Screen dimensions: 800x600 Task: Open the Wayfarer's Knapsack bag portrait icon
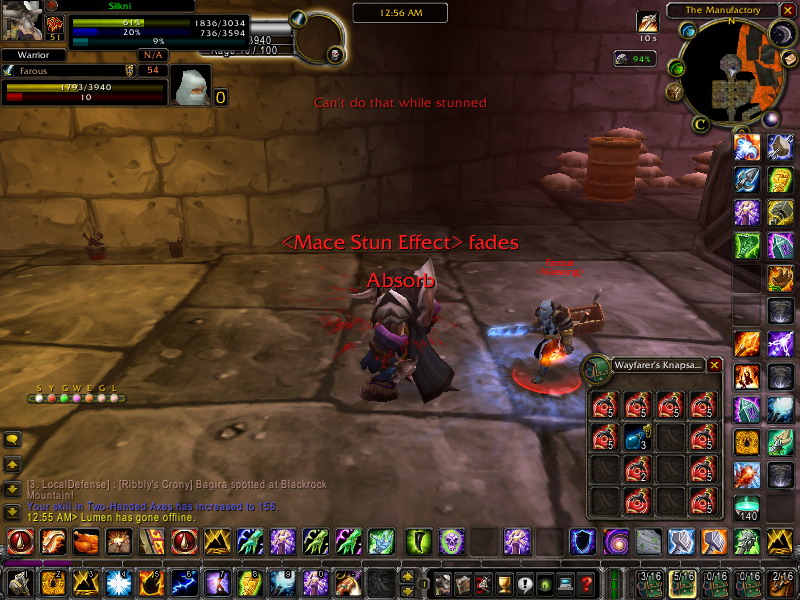(x=598, y=368)
